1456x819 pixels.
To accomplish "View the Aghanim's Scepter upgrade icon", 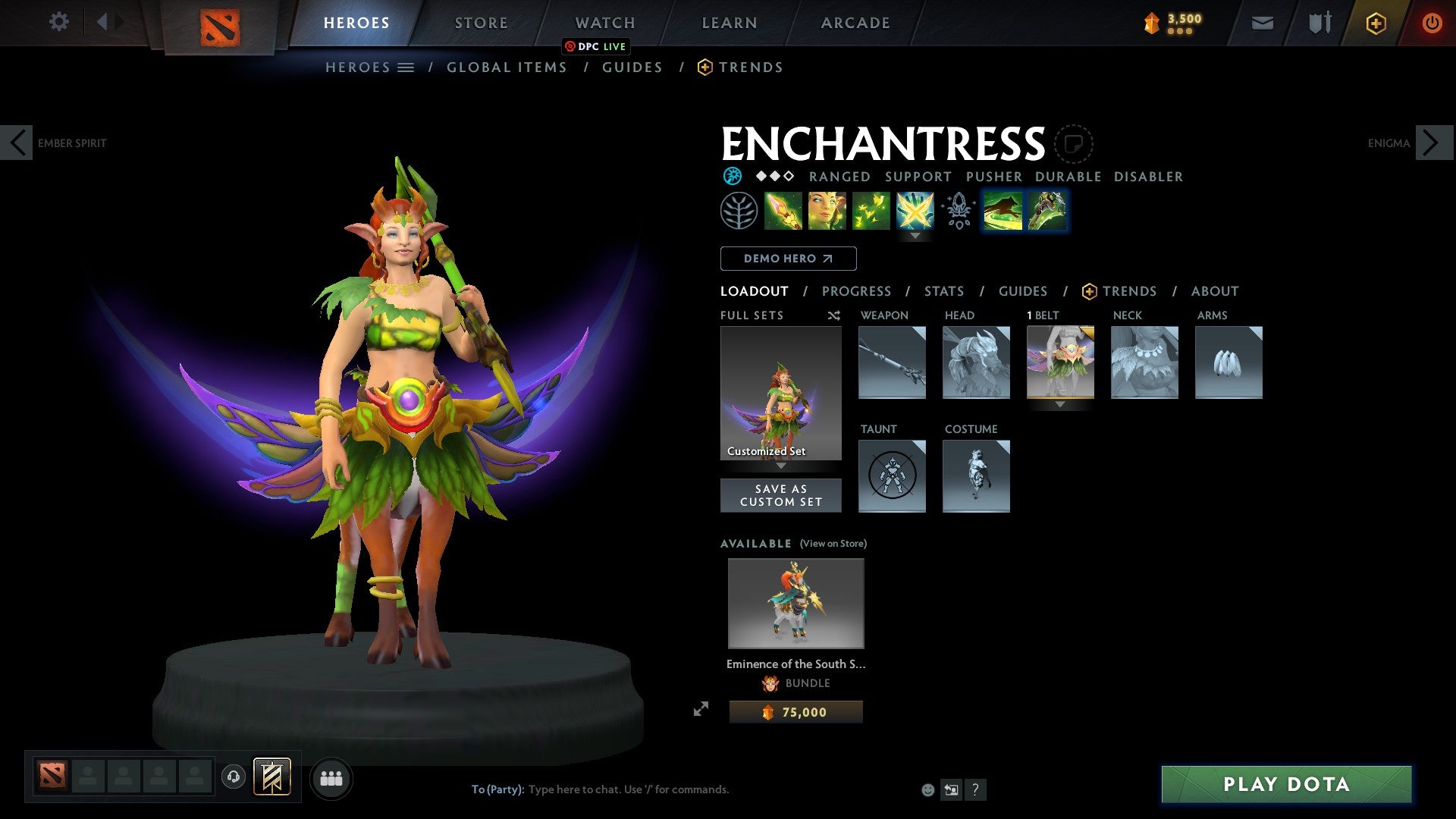I will (958, 212).
